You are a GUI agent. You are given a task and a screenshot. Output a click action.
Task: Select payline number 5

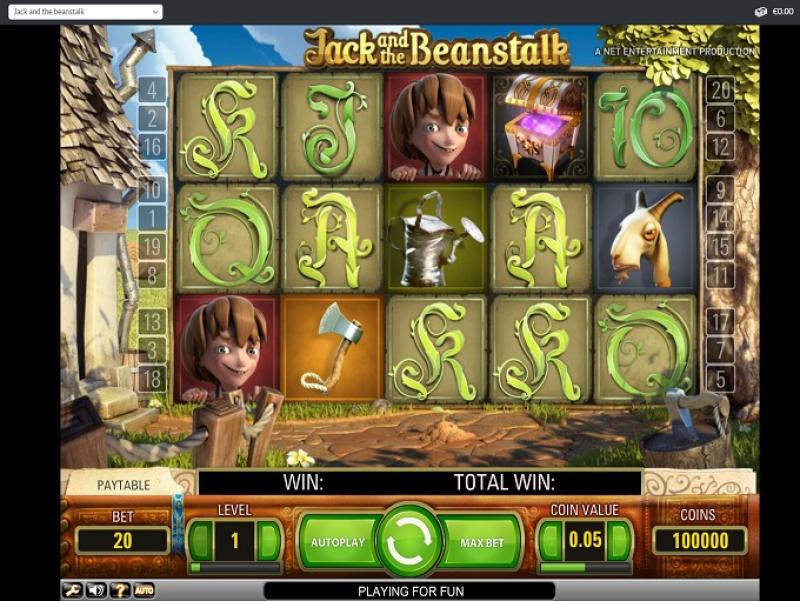point(719,379)
